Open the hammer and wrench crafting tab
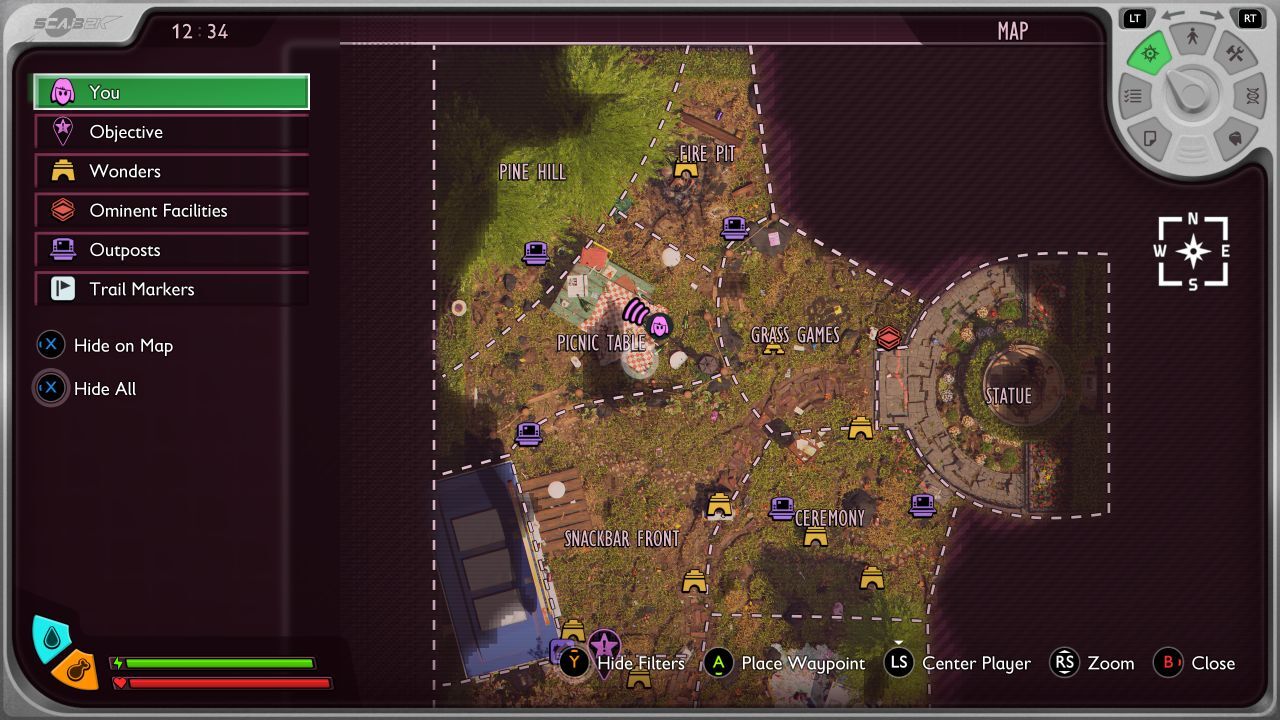This screenshot has width=1280, height=720. 1235,54
